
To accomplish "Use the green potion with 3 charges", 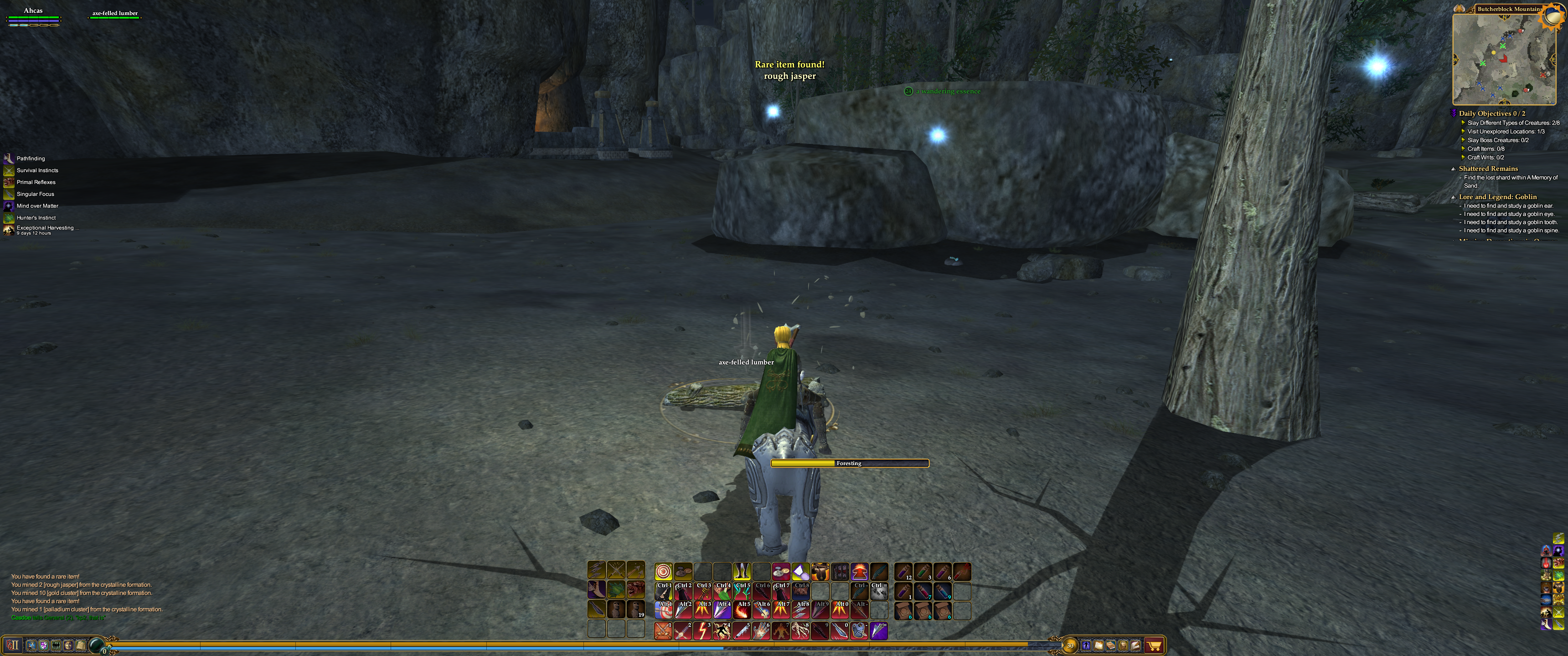I will 923,571.
